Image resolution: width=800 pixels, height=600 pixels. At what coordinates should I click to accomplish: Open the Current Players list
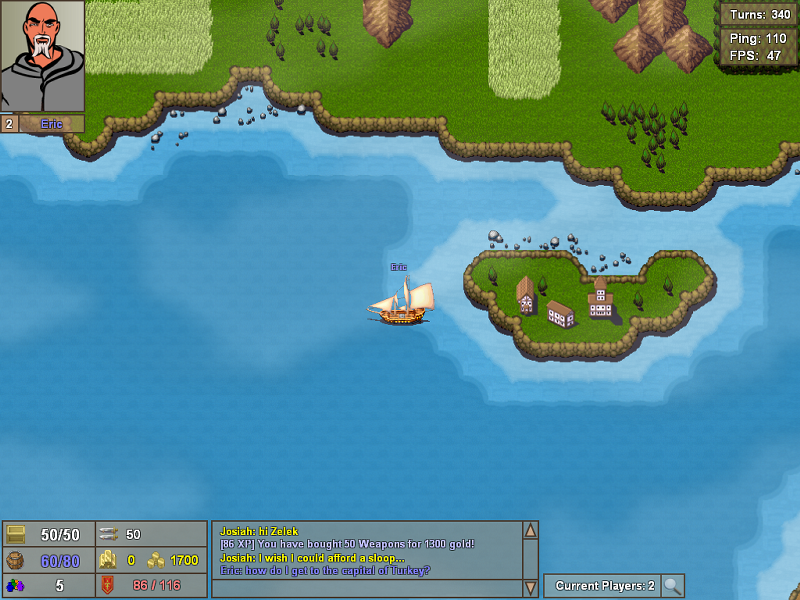(604, 586)
